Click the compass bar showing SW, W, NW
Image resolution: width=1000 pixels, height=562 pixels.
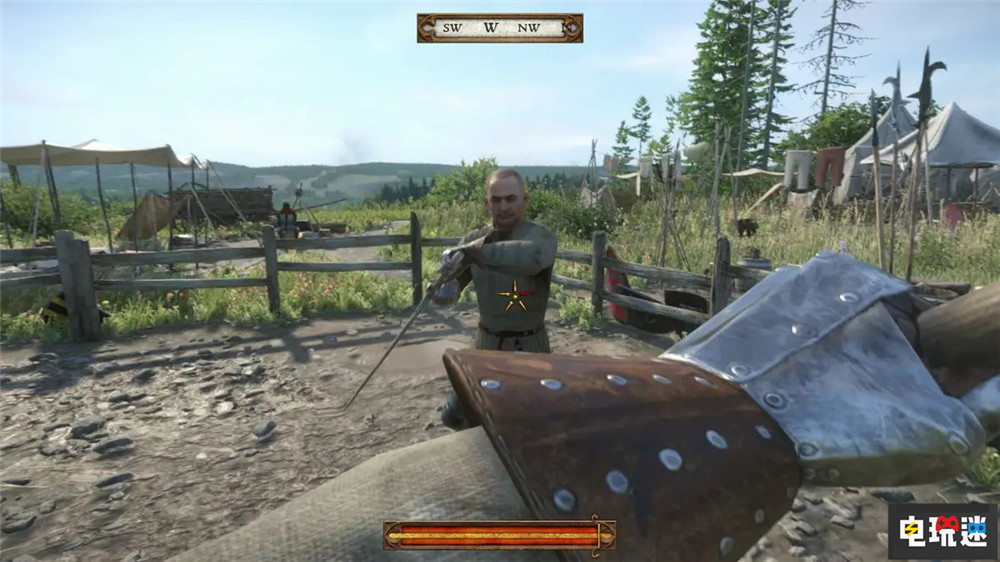coord(499,28)
